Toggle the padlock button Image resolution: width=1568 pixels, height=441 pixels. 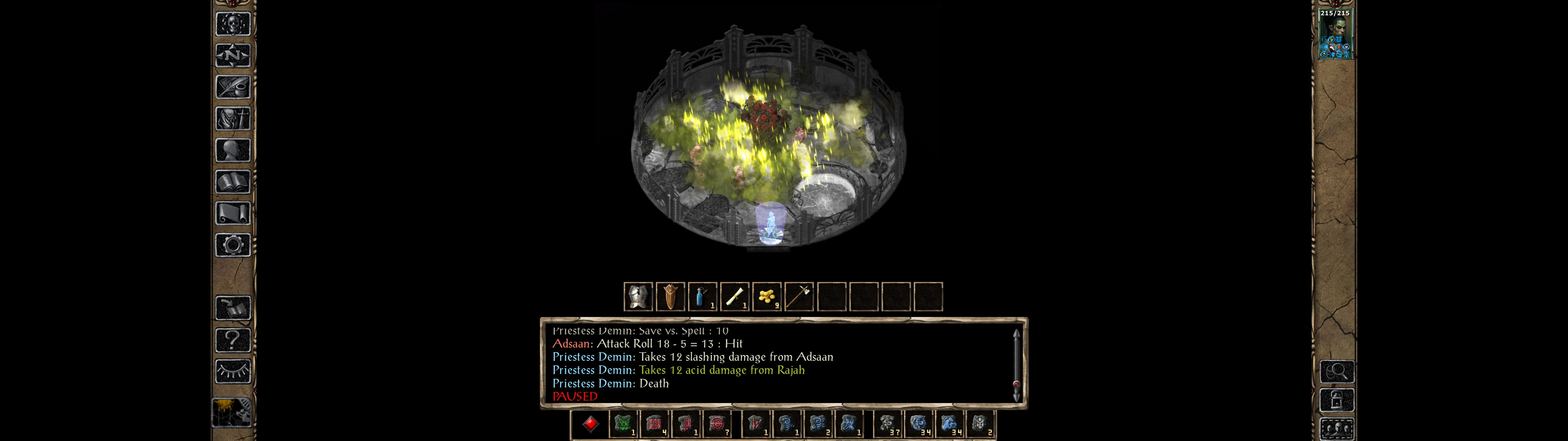point(1337,401)
